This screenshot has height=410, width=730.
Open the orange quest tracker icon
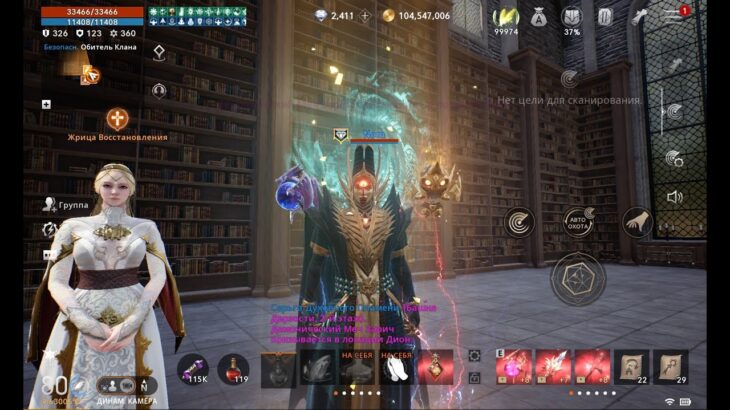[x=90, y=73]
